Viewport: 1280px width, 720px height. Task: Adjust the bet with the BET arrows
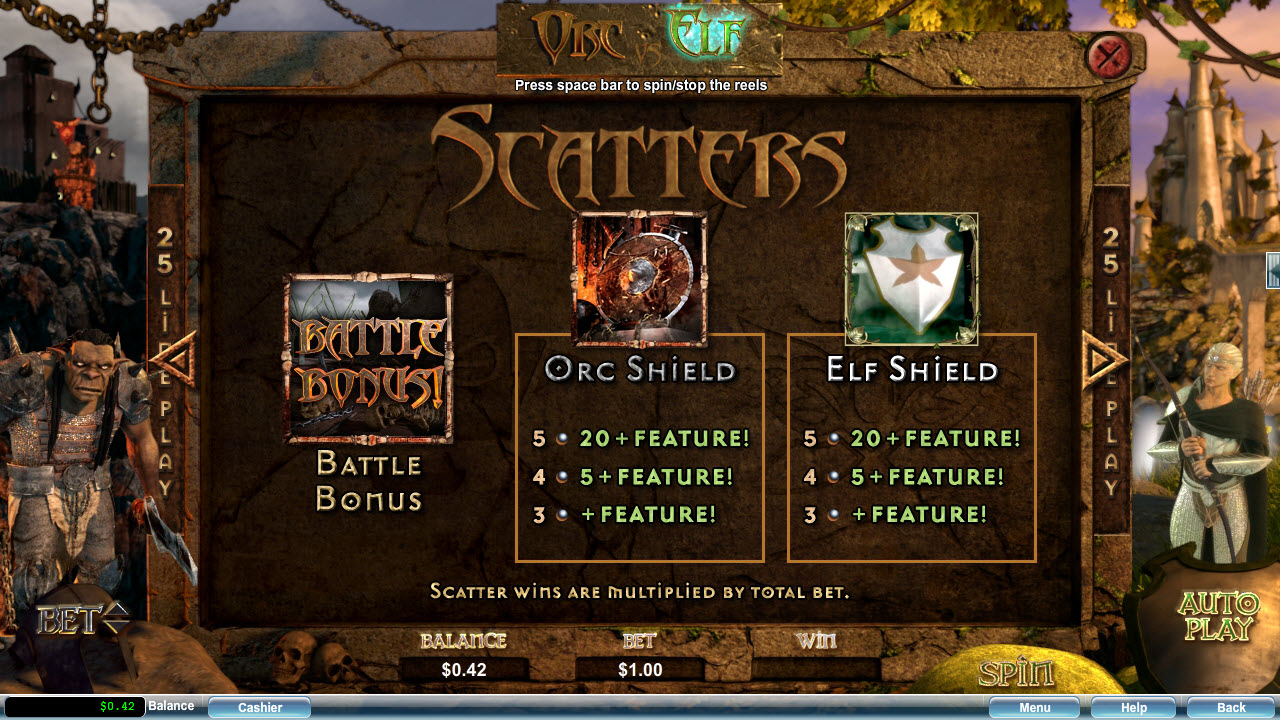[116, 619]
